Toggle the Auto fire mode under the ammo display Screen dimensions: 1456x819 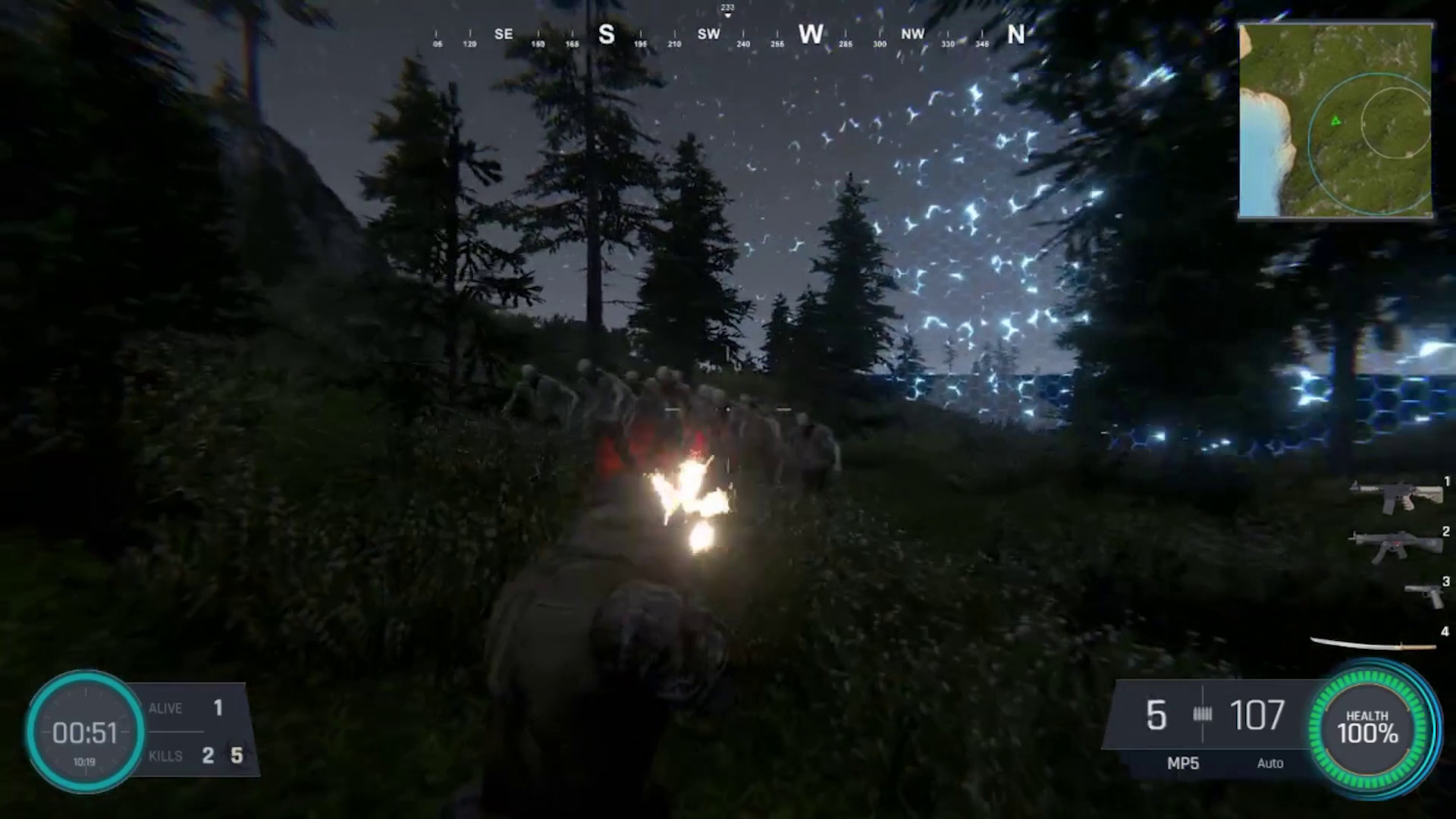(1270, 764)
